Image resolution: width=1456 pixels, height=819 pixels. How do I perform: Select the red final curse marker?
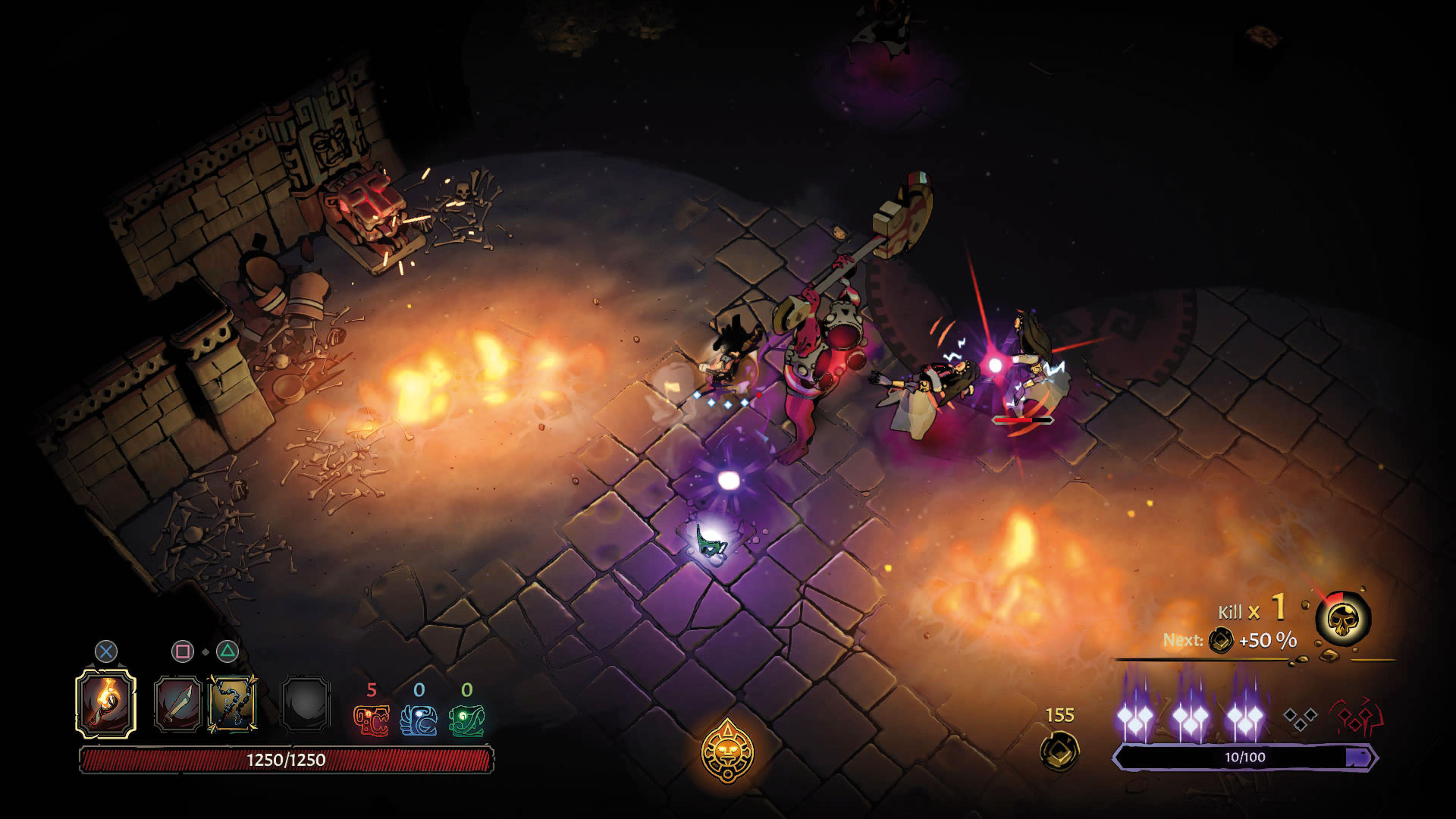1357,717
